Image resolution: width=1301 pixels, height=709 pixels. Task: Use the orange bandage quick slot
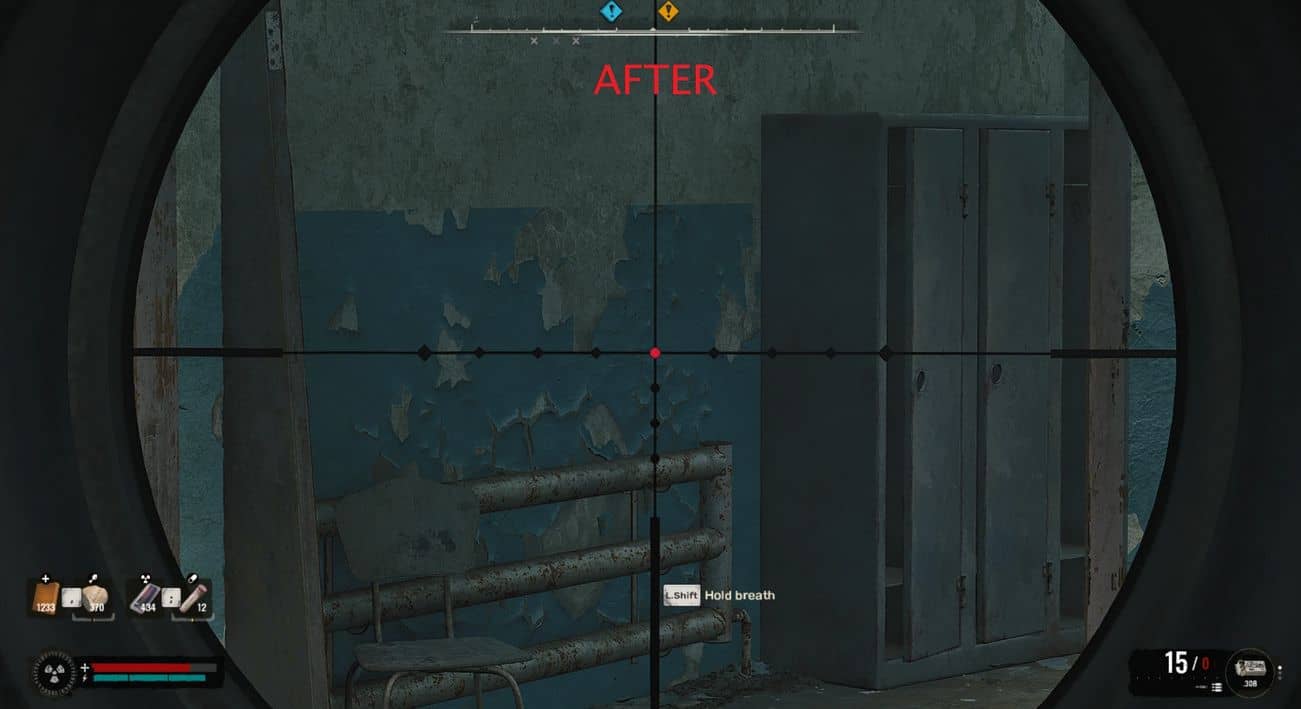(46, 598)
